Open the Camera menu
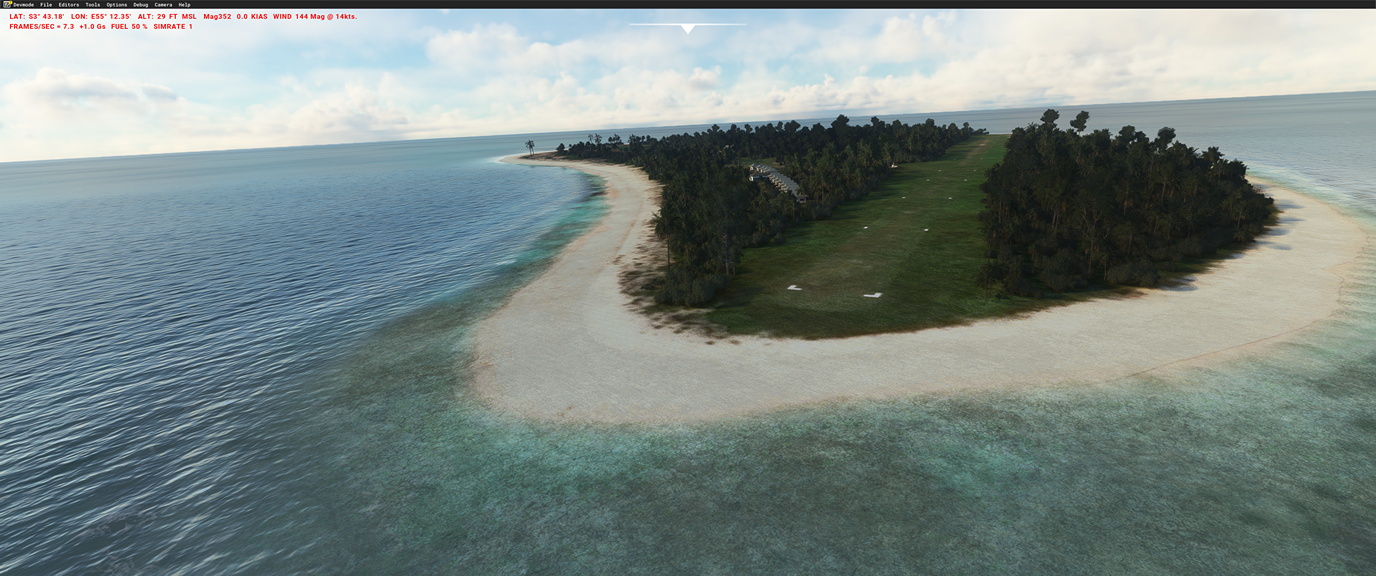The height and width of the screenshot is (576, 1376). (163, 5)
